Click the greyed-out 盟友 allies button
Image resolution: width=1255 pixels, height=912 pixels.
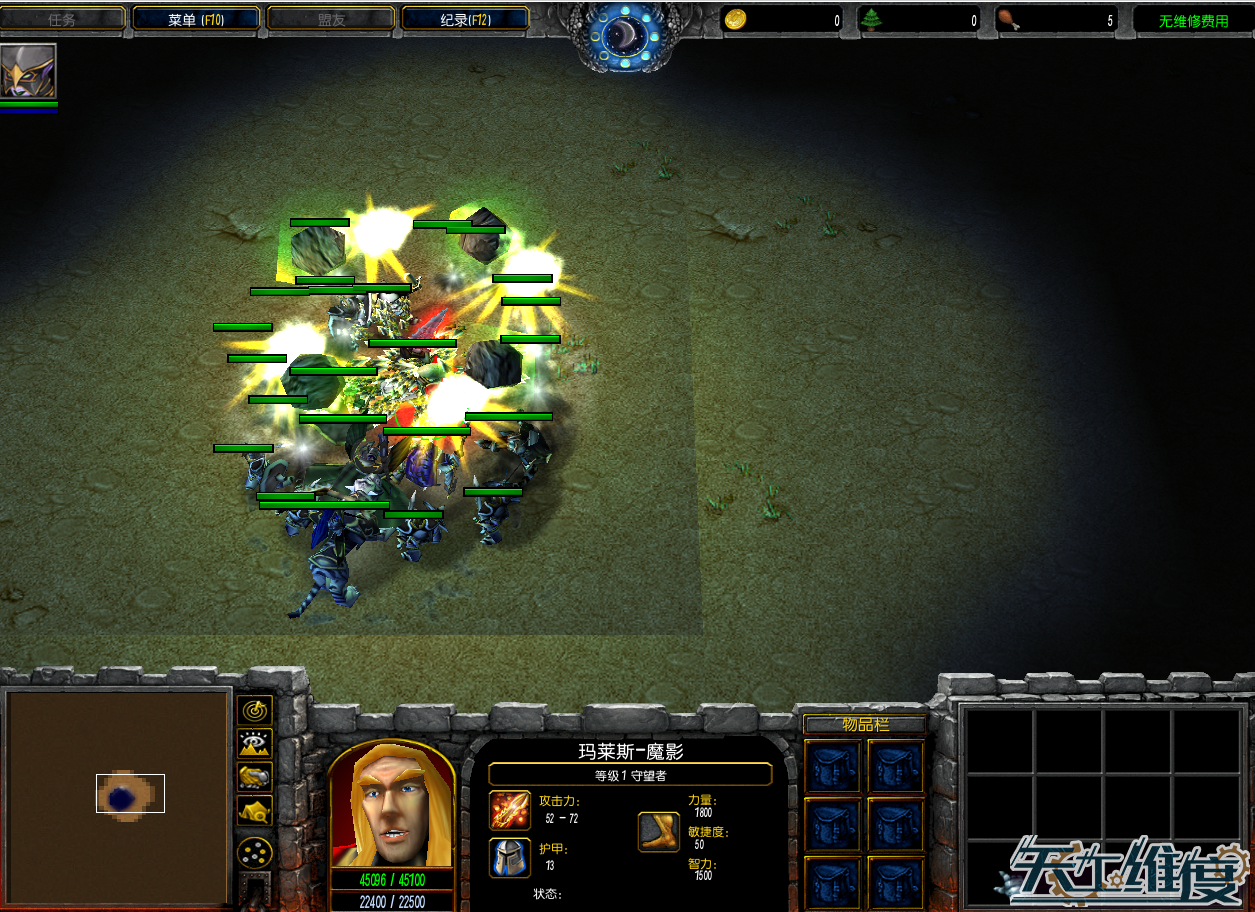coord(331,19)
